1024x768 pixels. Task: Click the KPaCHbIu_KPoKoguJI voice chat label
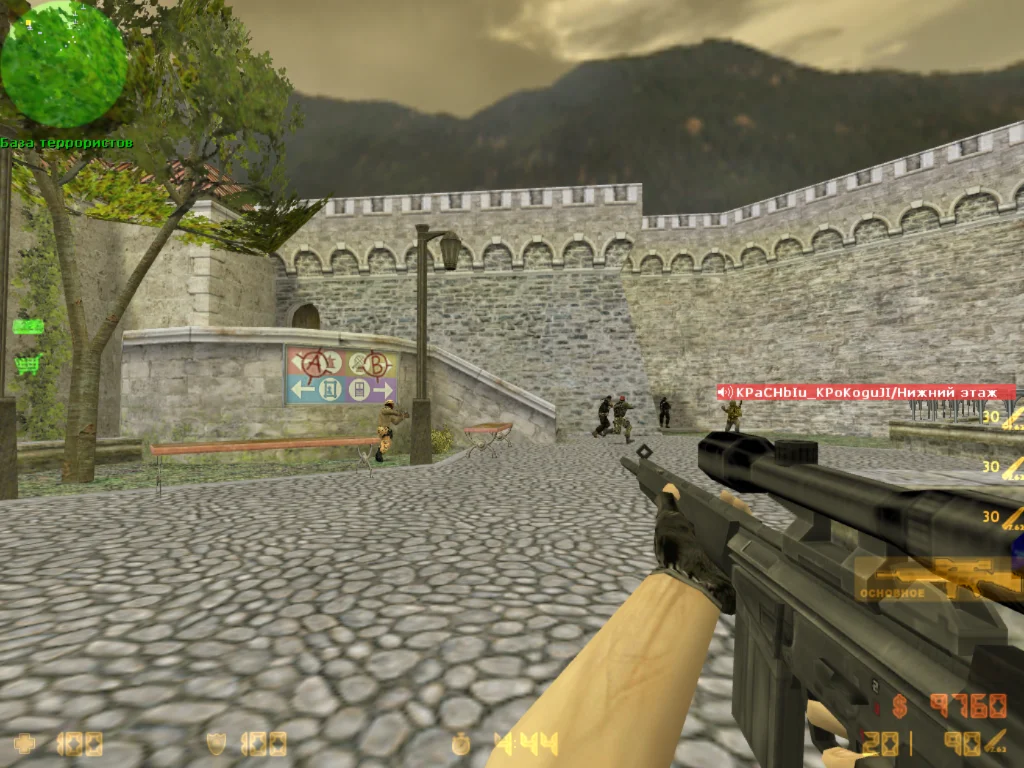coord(866,392)
